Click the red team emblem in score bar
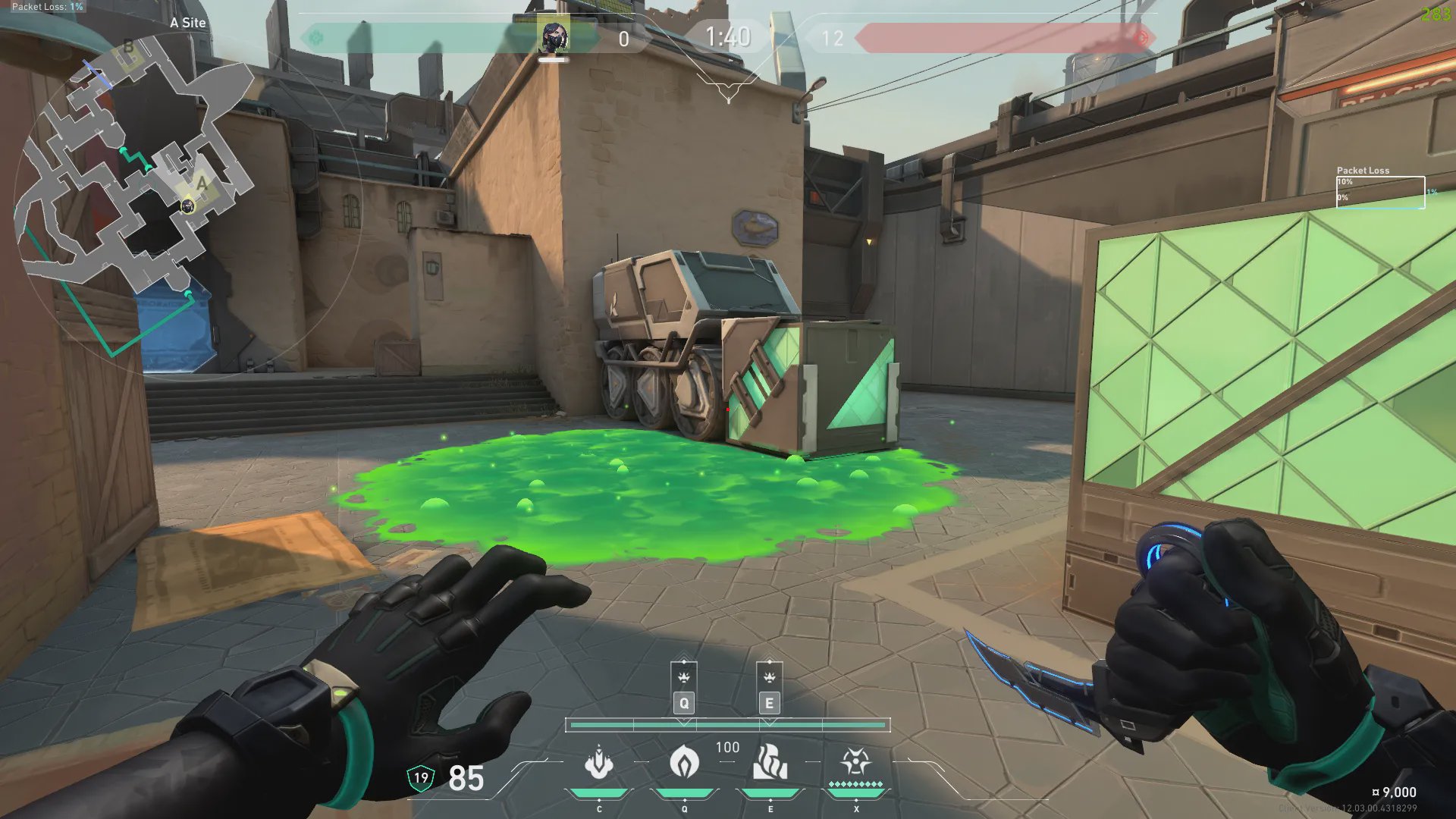The width and height of the screenshot is (1456, 819). pos(1141,37)
